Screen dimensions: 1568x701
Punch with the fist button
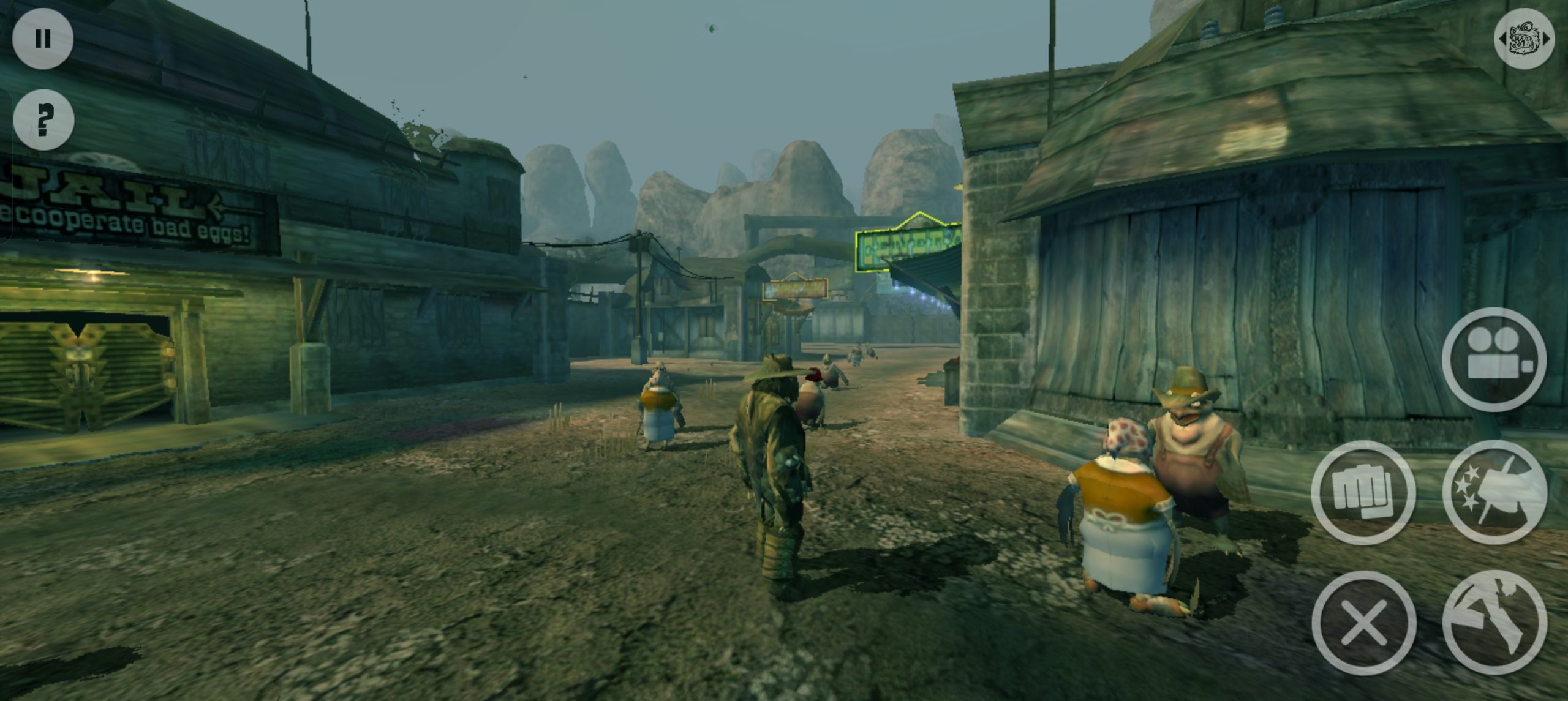(1363, 492)
